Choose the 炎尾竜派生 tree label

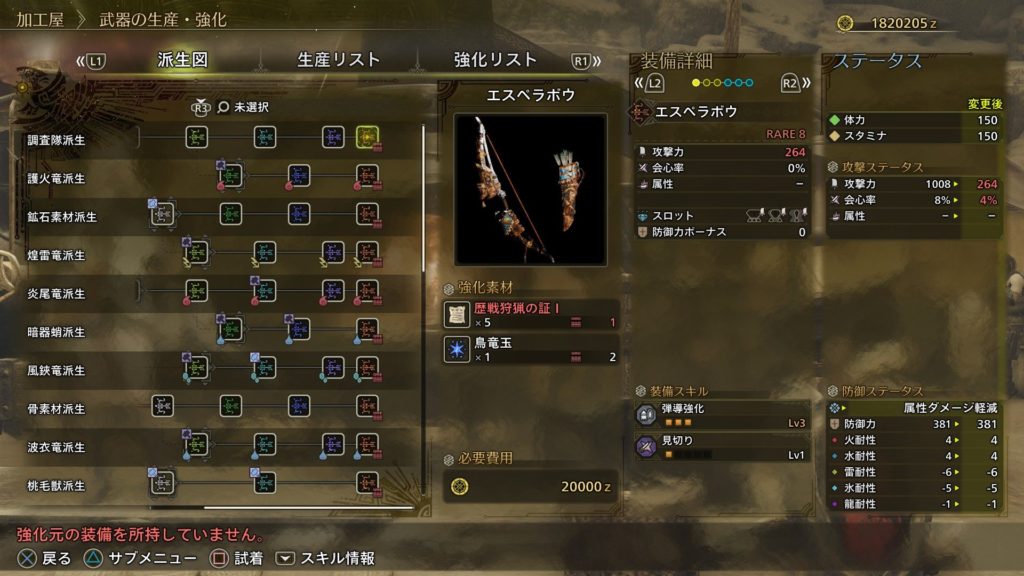point(57,294)
